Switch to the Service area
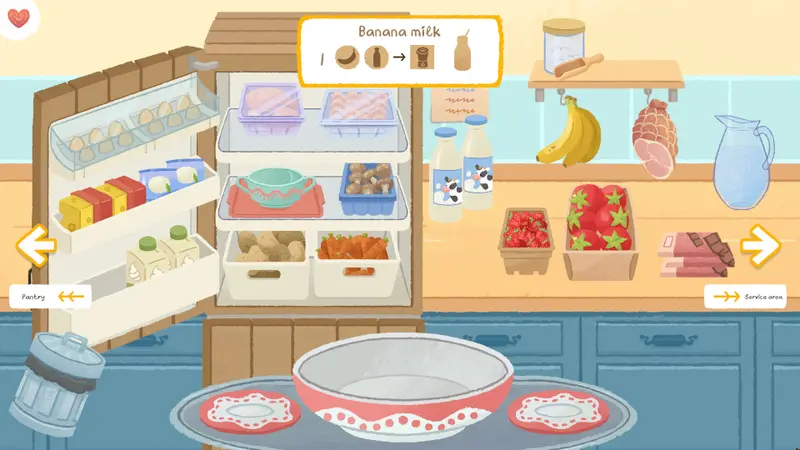 coord(748,297)
